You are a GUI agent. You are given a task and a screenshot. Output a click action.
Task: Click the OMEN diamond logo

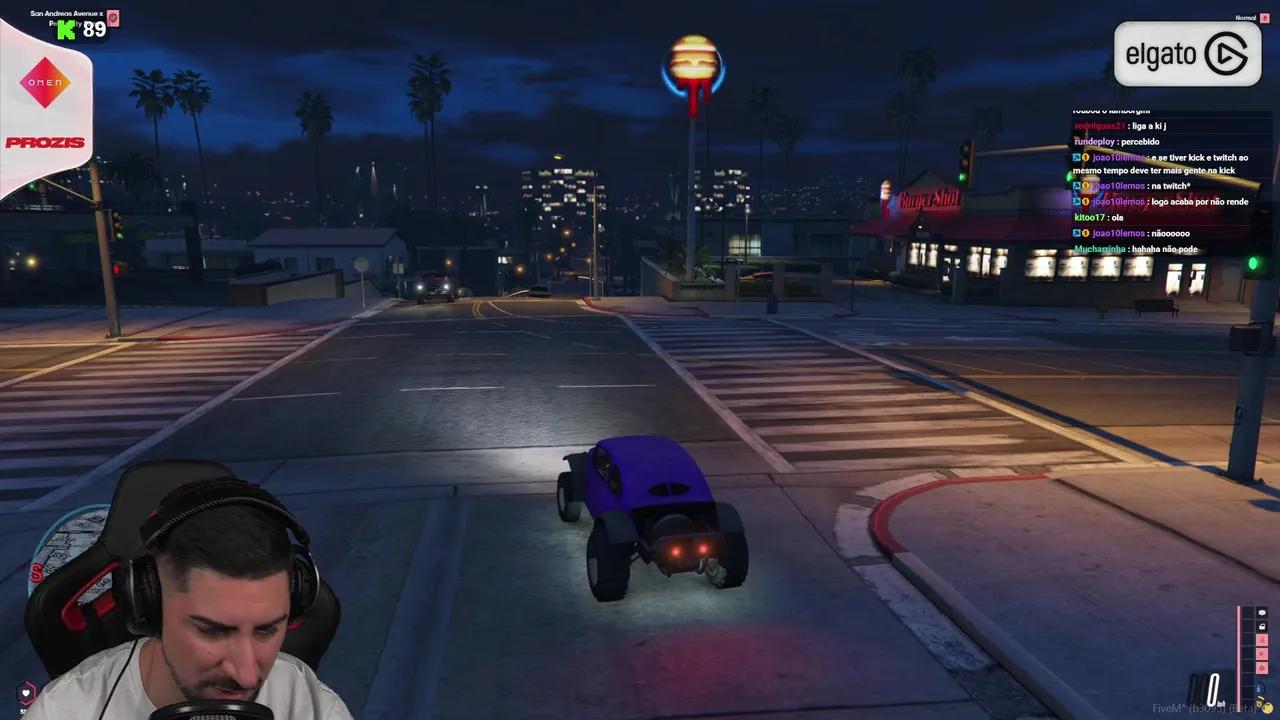(x=44, y=84)
